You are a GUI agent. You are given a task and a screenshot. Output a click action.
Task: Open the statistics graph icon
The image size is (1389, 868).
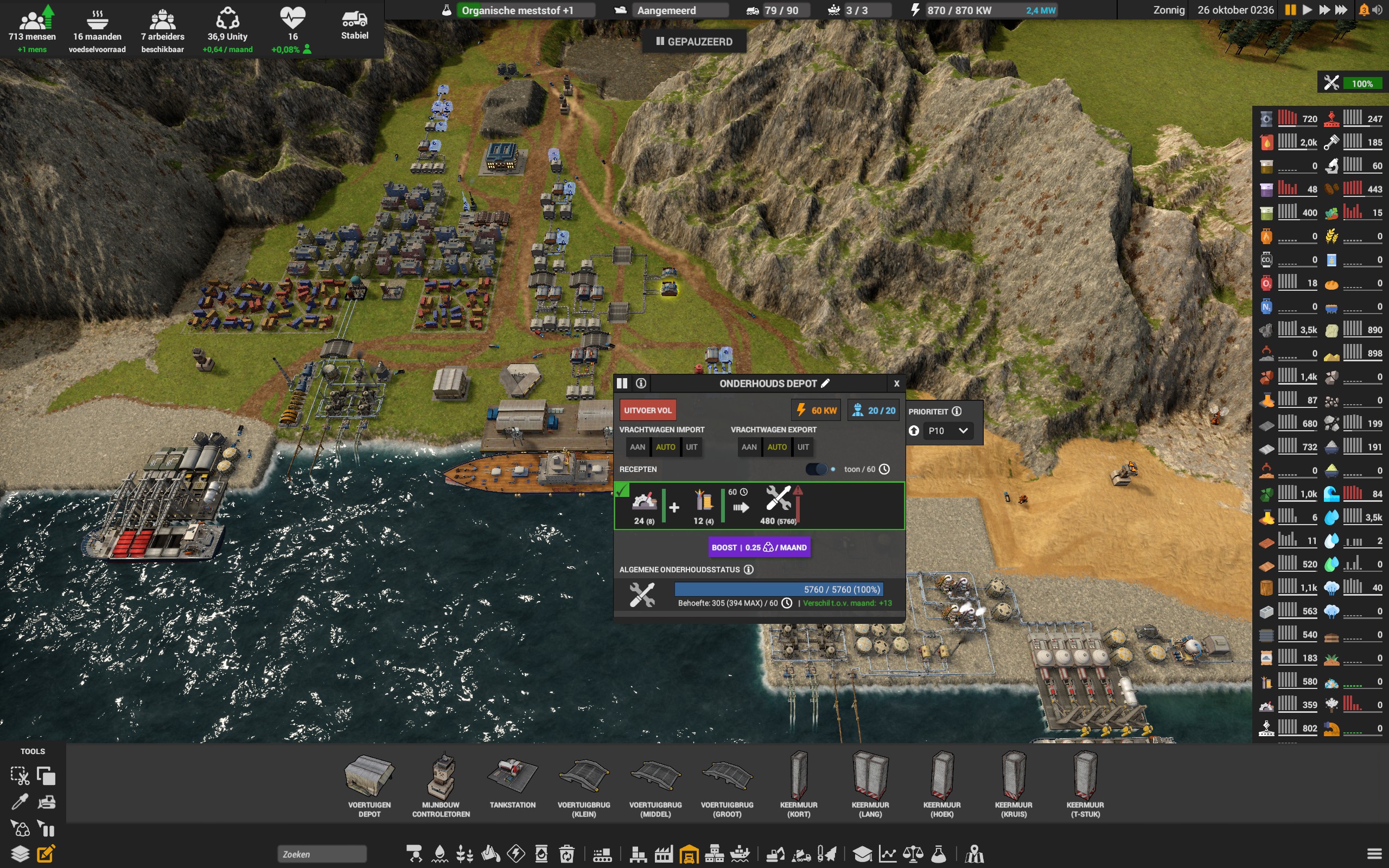point(887,854)
